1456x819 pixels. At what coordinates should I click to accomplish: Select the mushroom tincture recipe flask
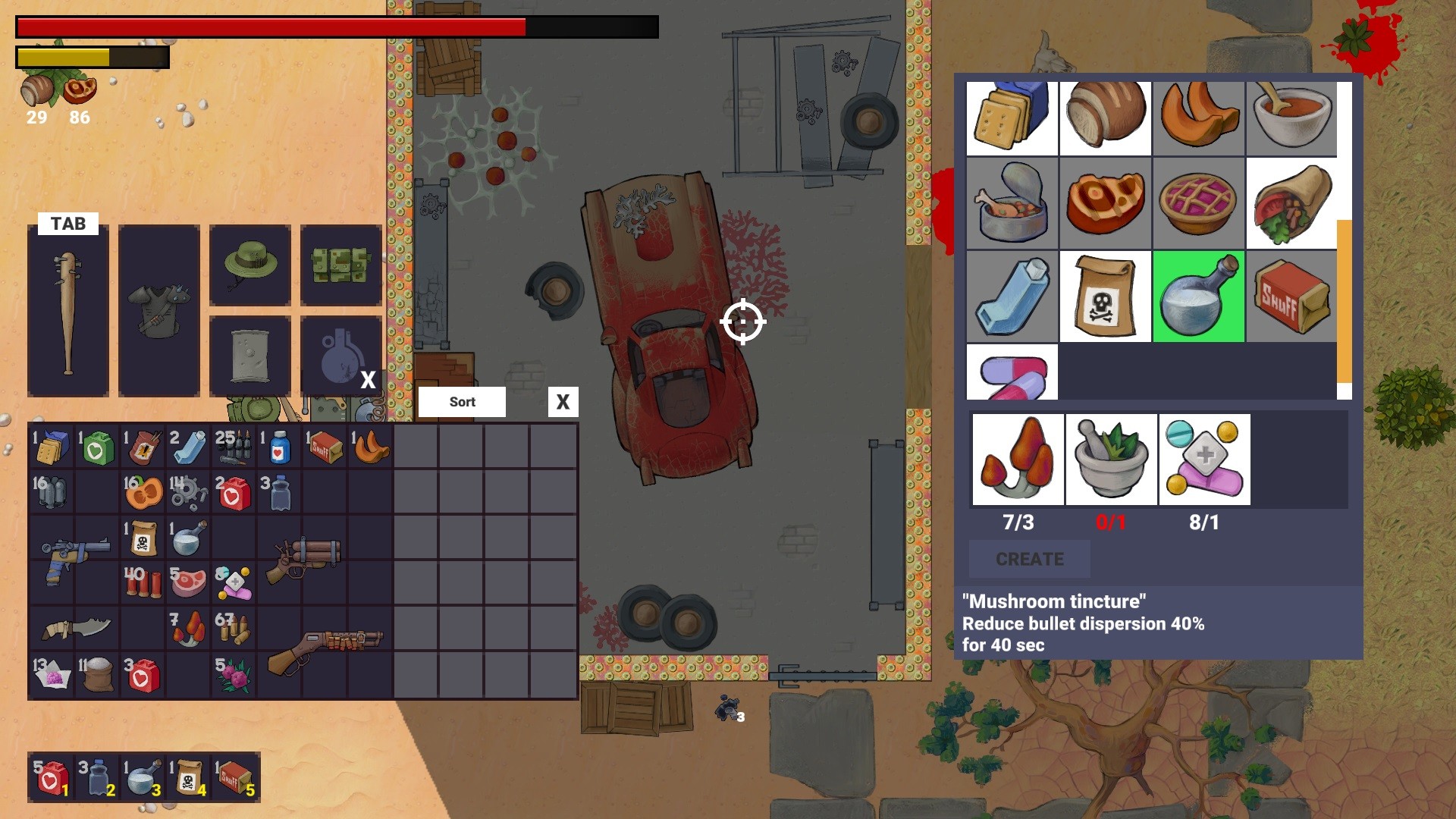coord(1199,295)
